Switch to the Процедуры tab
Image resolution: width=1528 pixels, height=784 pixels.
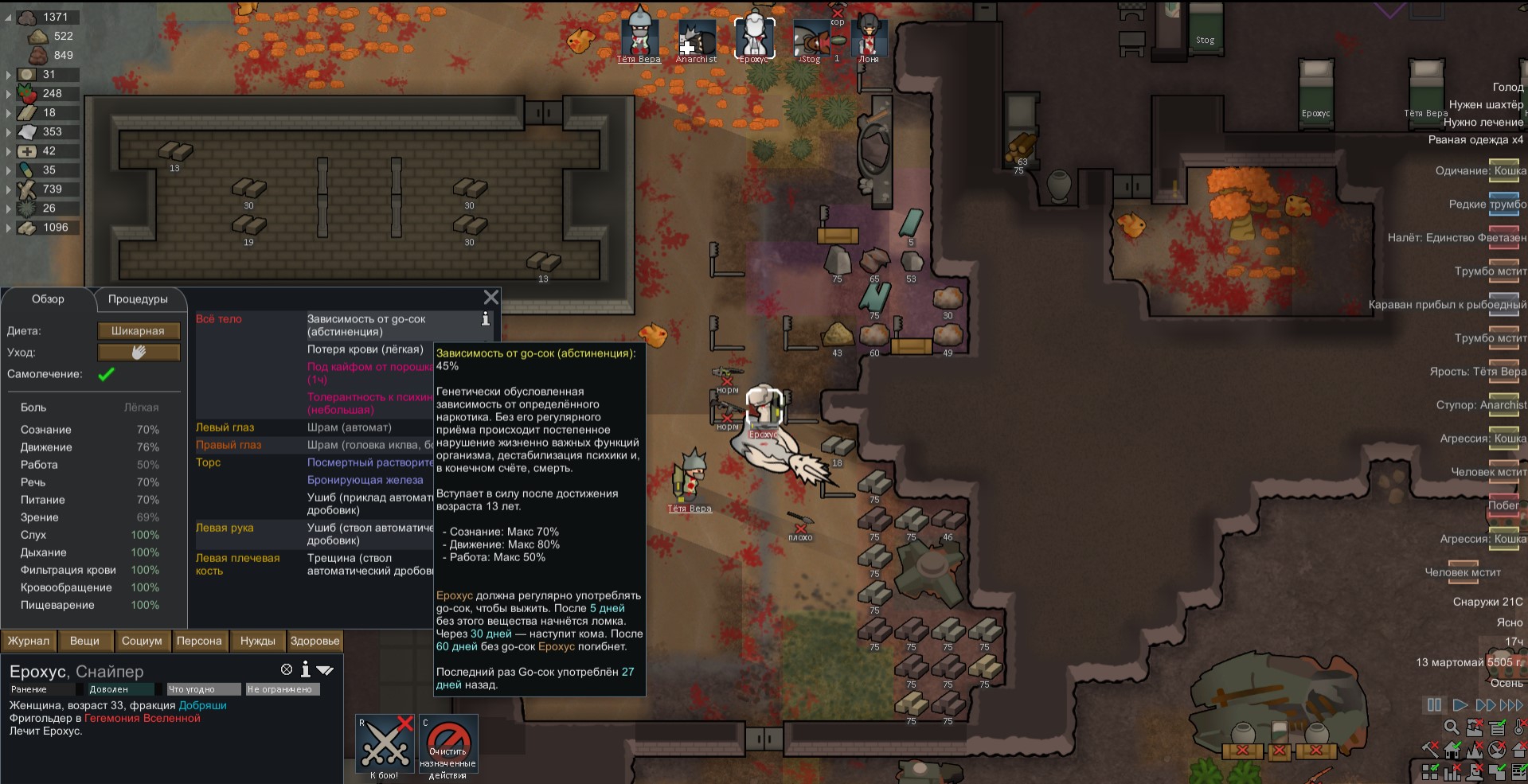138,299
